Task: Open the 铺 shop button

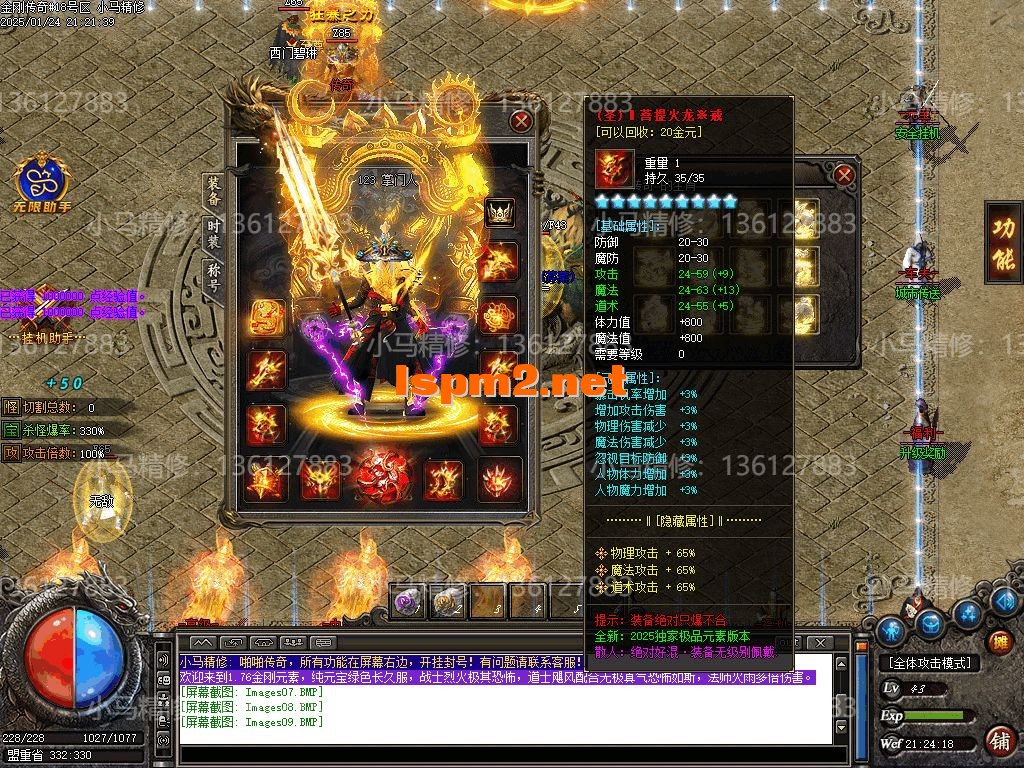Action: point(998,741)
